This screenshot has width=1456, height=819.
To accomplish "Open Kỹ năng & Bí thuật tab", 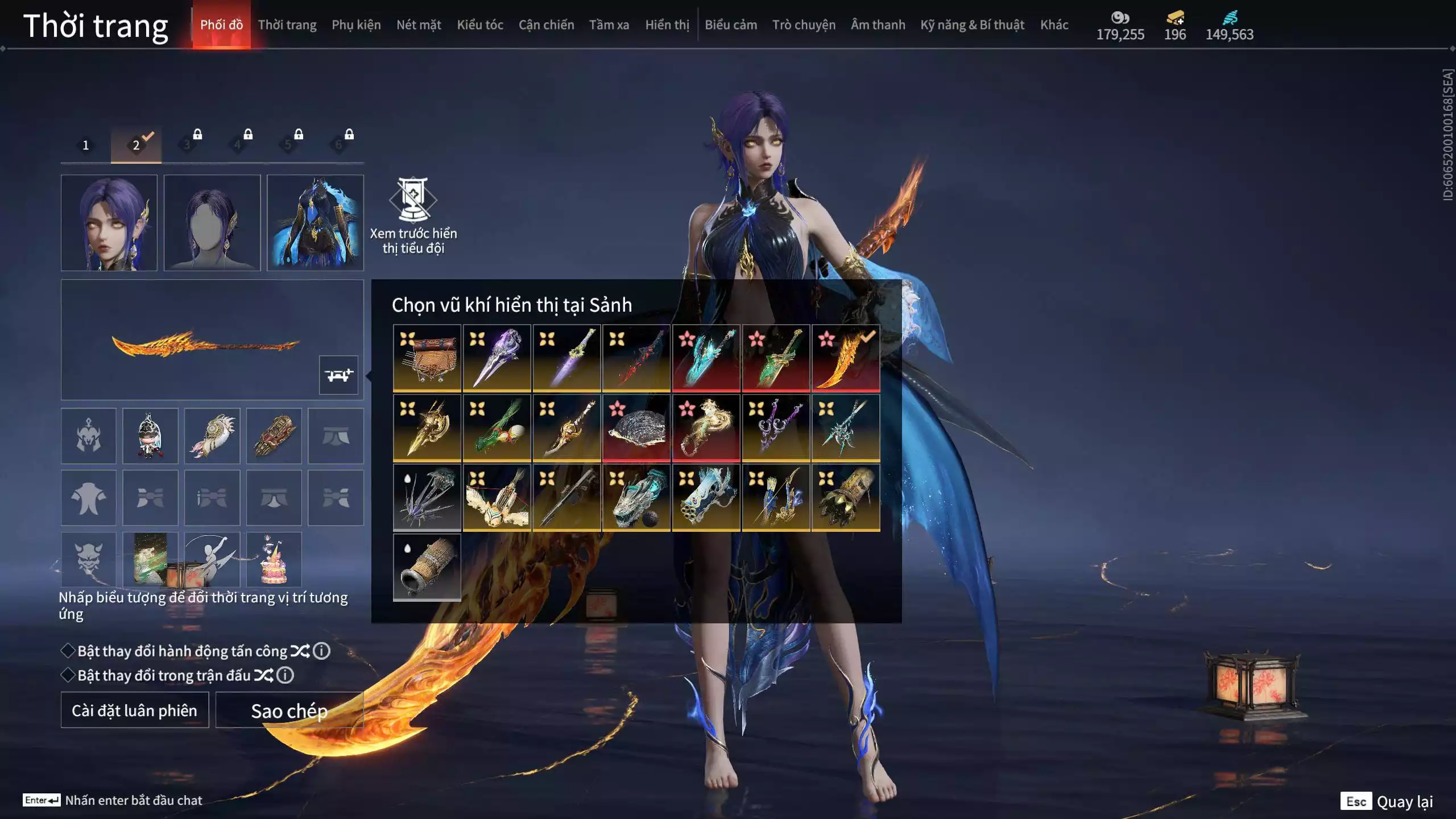I will pyautogui.click(x=972, y=25).
